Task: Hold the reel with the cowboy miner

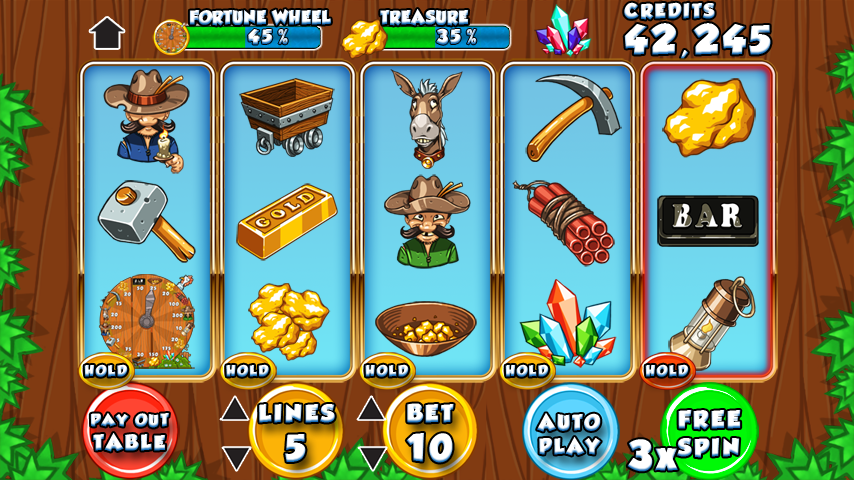Action: (106, 370)
